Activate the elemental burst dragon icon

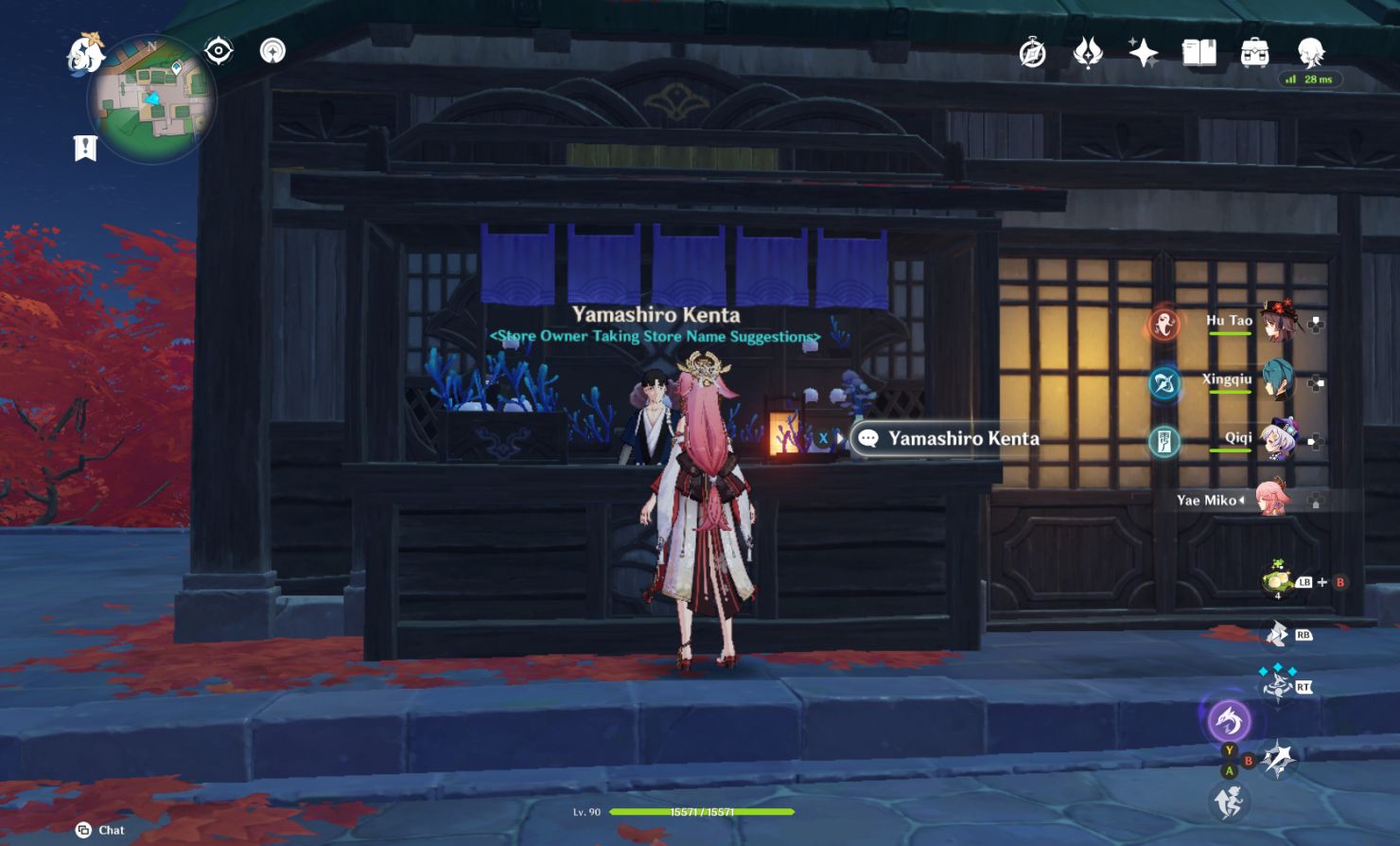(1229, 722)
